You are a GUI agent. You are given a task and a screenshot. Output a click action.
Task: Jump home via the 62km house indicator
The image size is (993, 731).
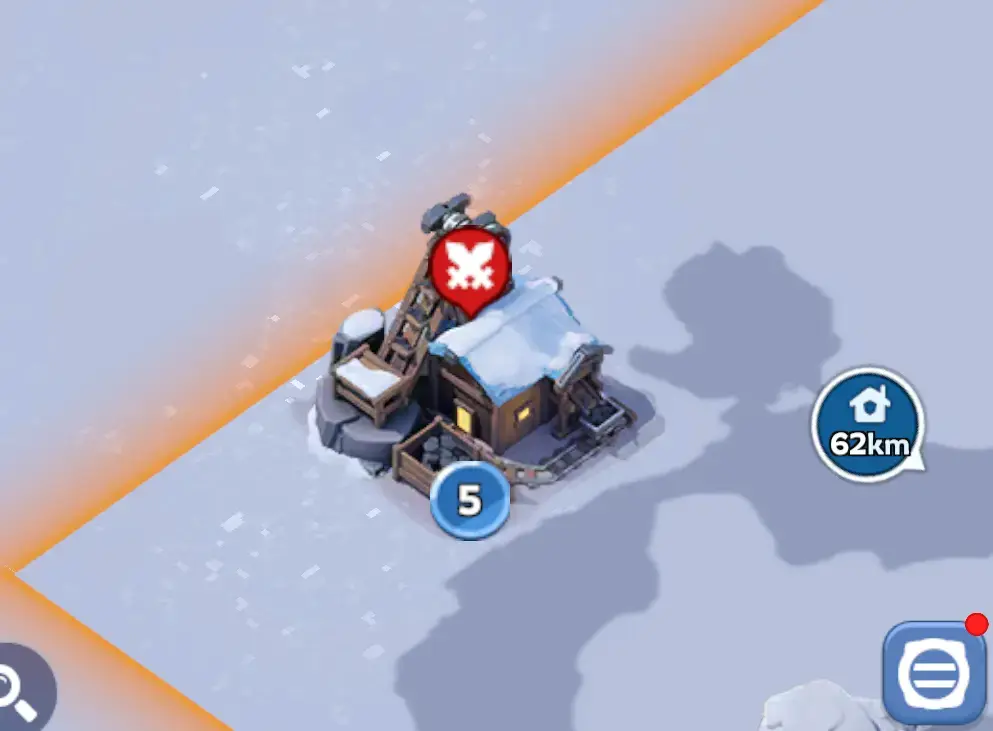(x=867, y=424)
